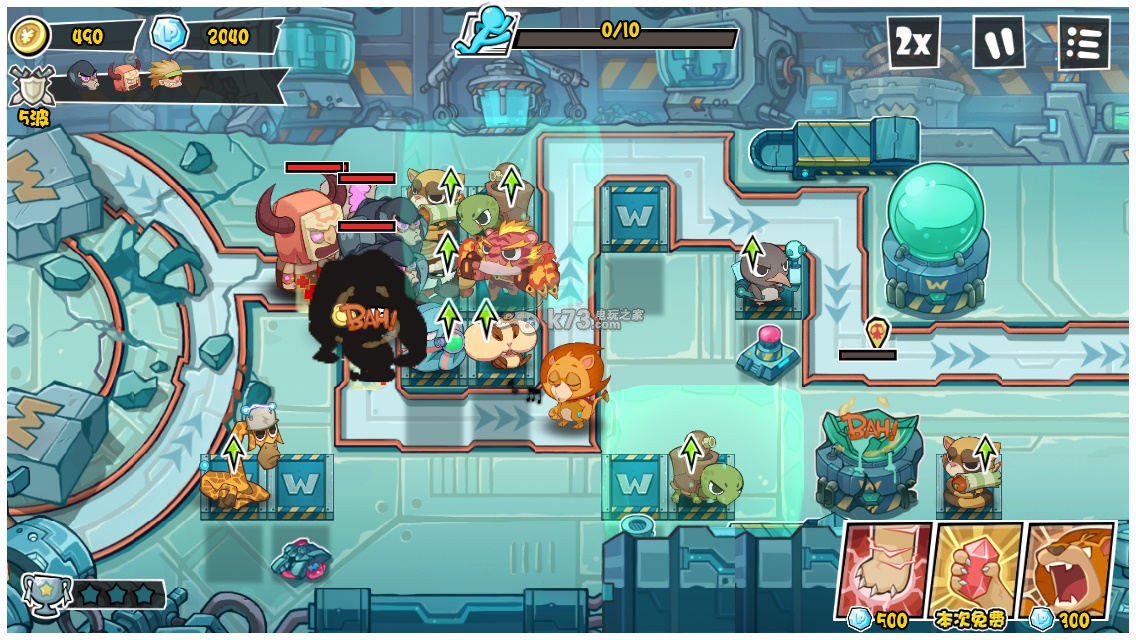The height and width of the screenshot is (640, 1136).
Task: Toggle the 2x game speed button
Action: 913,42
